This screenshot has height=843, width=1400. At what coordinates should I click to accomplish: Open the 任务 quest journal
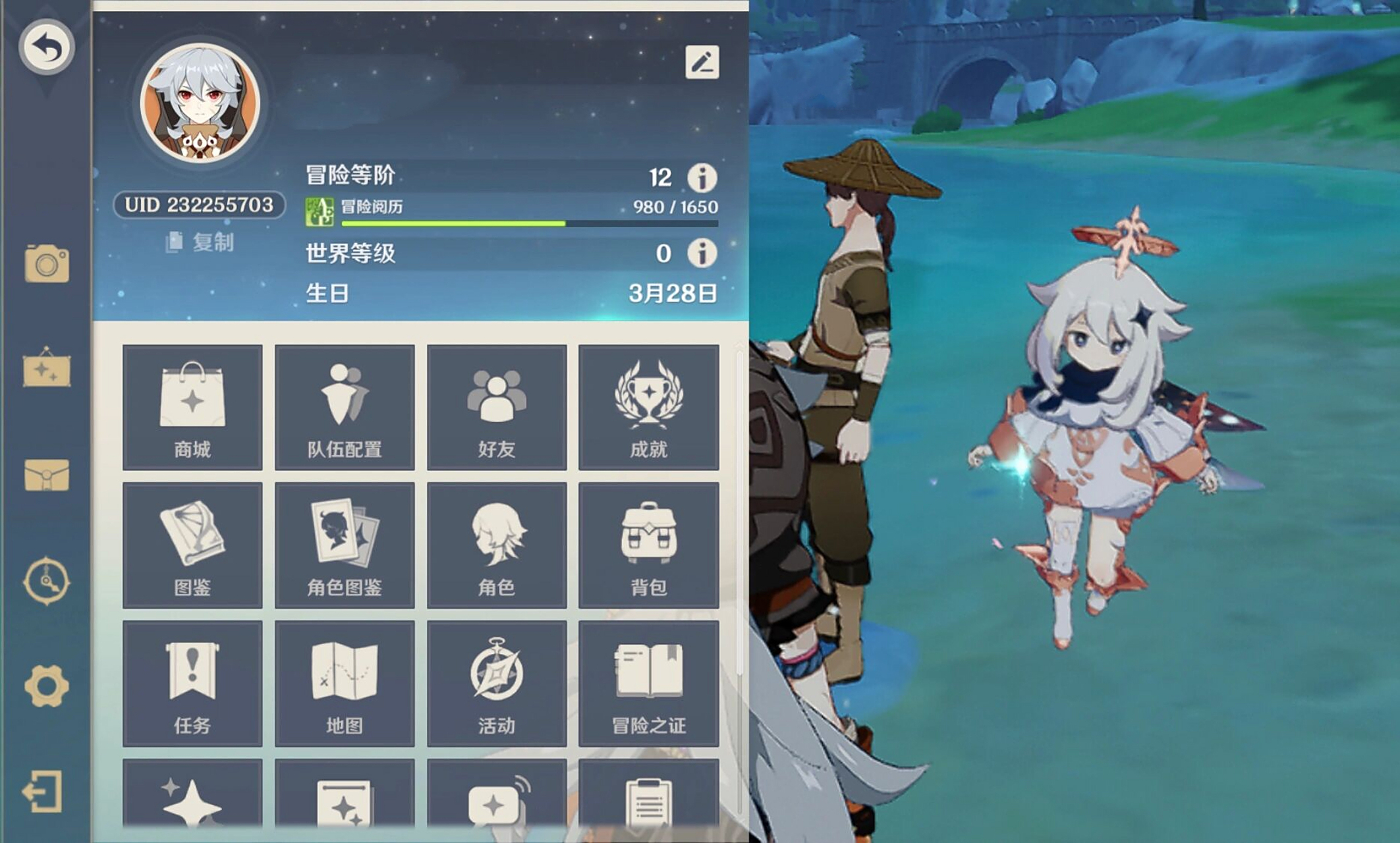(192, 685)
